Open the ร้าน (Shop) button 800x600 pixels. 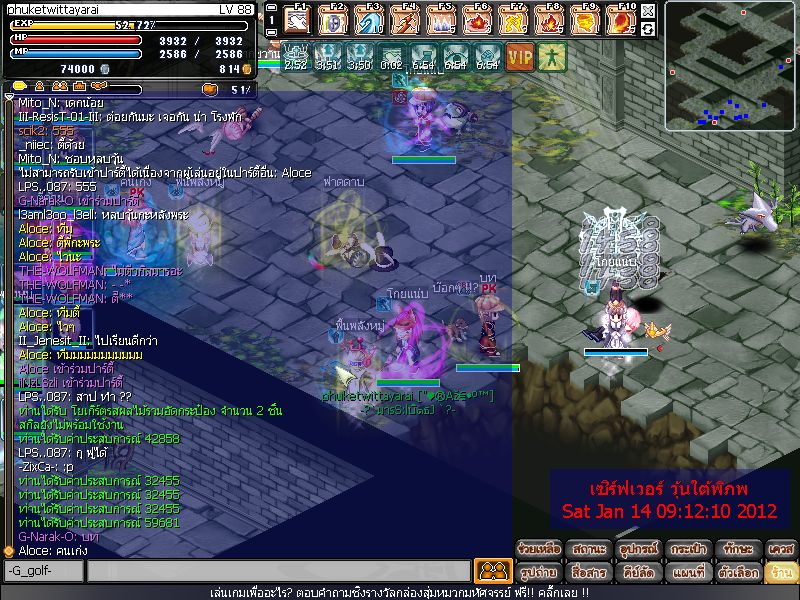click(781, 573)
